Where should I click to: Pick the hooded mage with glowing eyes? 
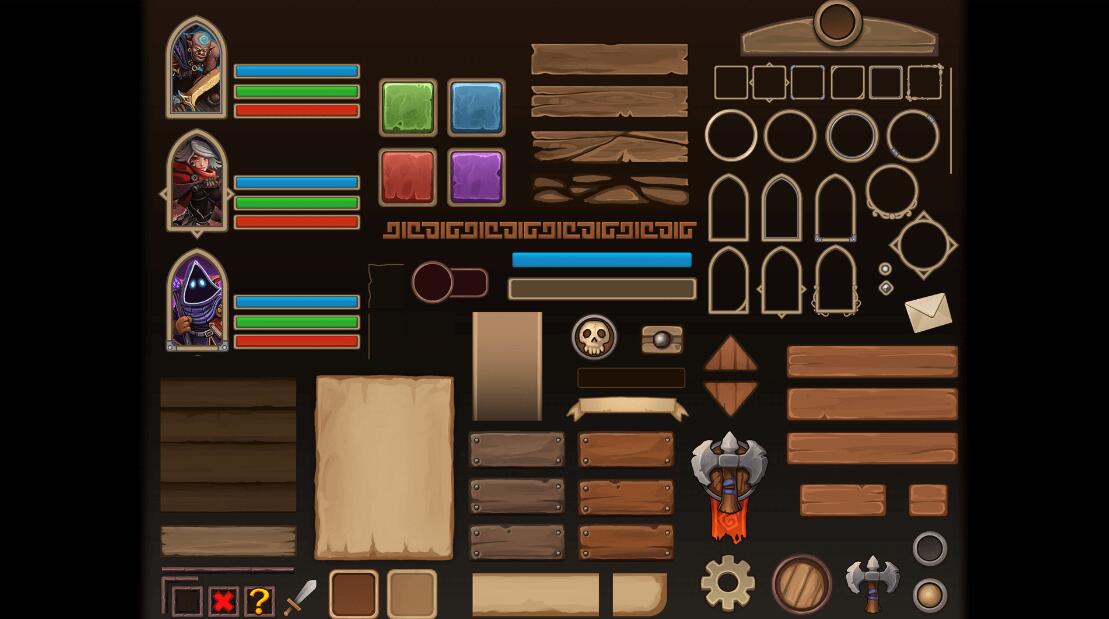[x=197, y=300]
